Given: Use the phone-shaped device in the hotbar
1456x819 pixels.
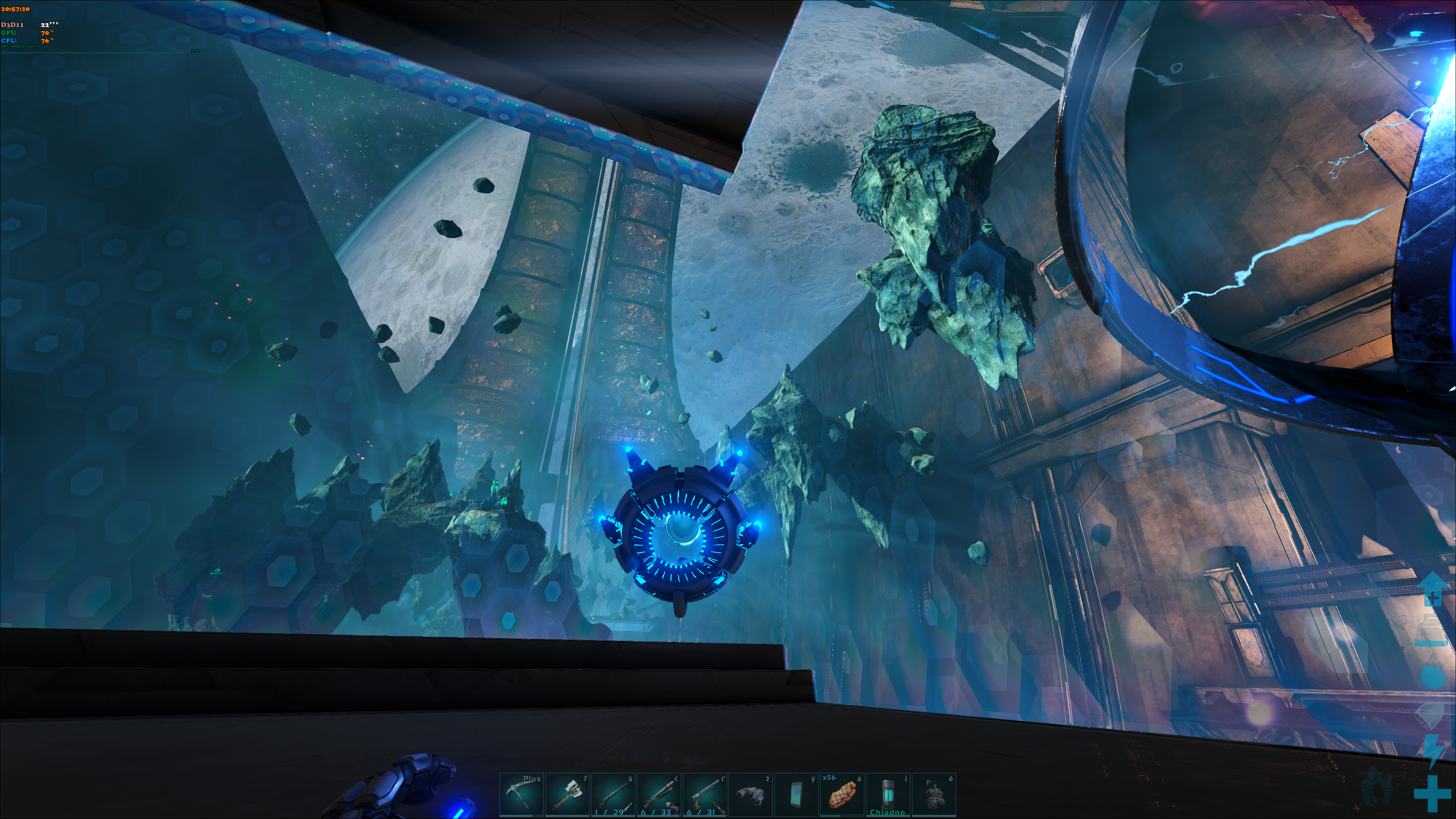Looking at the screenshot, I should tap(796, 795).
